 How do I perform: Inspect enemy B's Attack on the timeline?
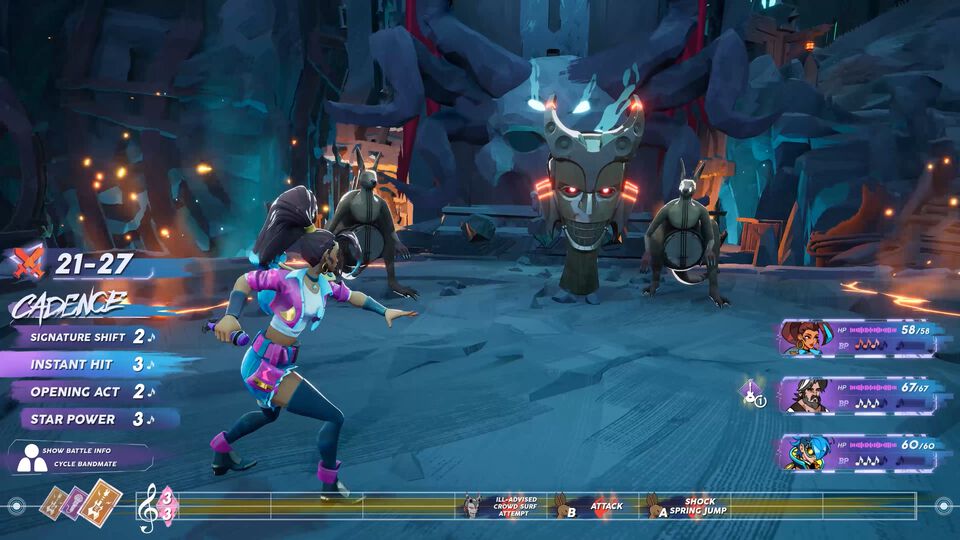pyautogui.click(x=590, y=506)
